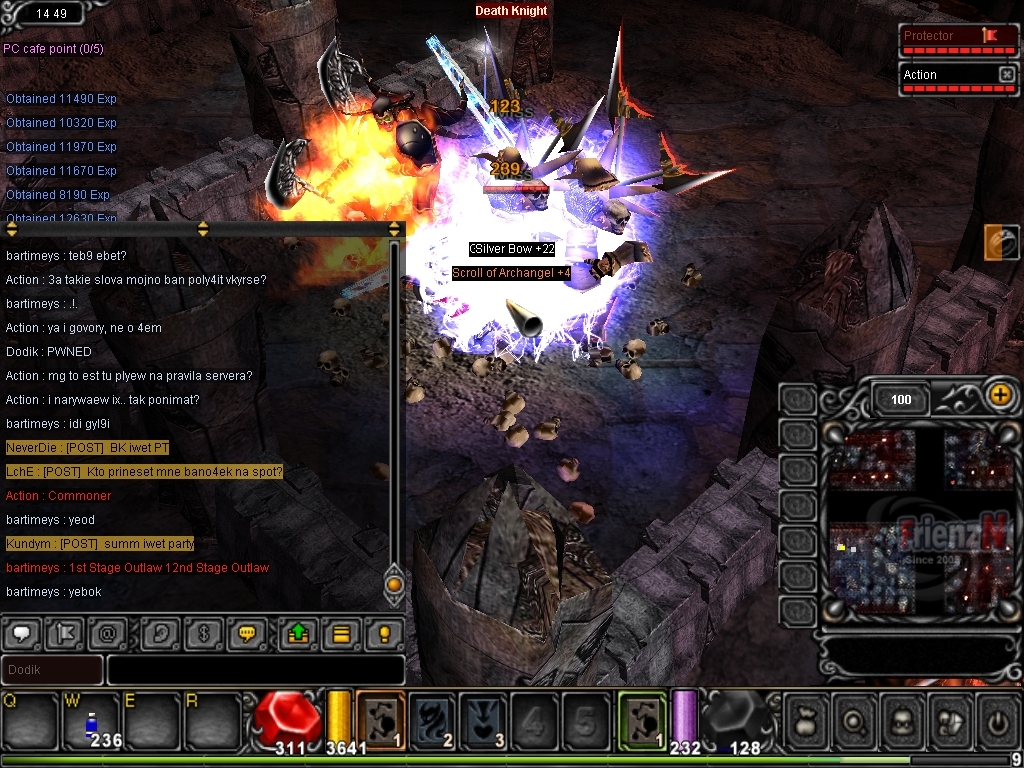Click on the minimap display

coord(919,520)
